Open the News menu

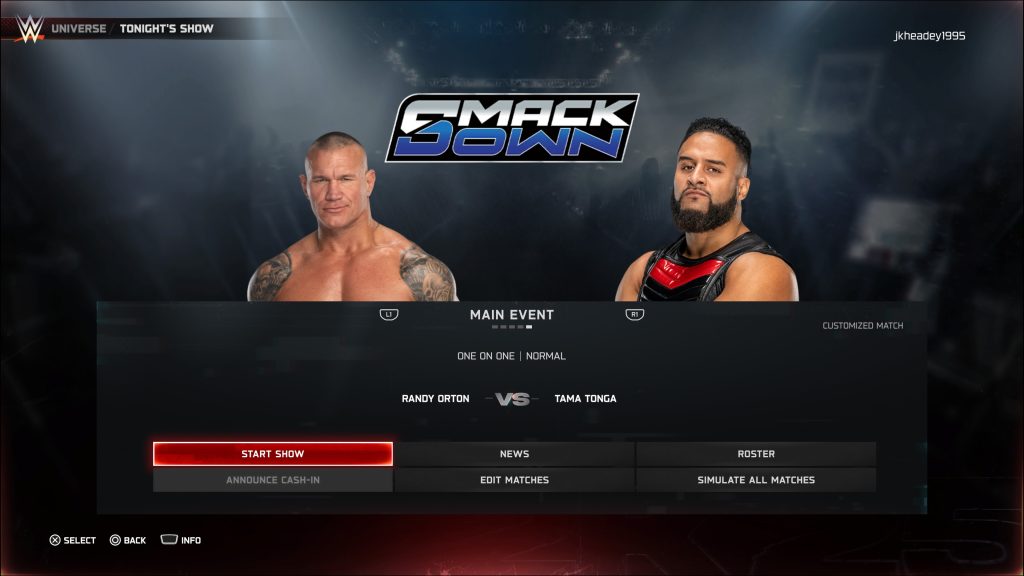tap(514, 454)
